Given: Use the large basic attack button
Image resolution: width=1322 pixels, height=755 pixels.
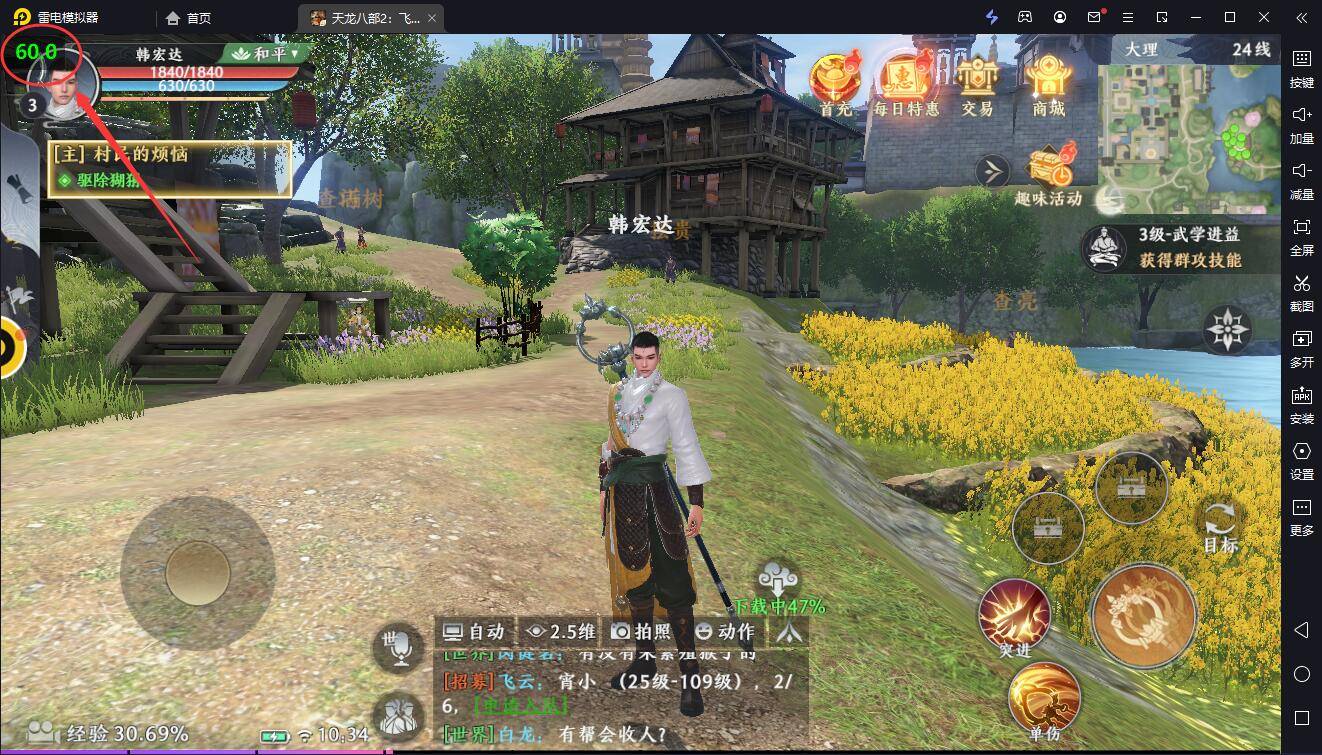Looking at the screenshot, I should click(x=1144, y=616).
